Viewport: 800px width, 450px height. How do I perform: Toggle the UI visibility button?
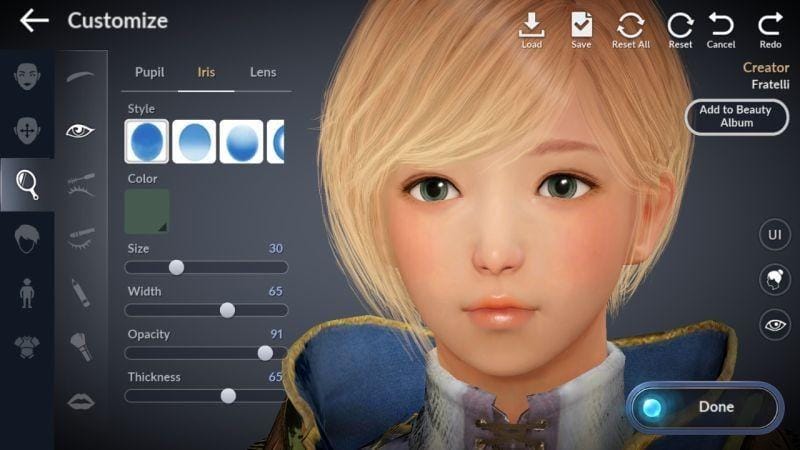(x=774, y=235)
